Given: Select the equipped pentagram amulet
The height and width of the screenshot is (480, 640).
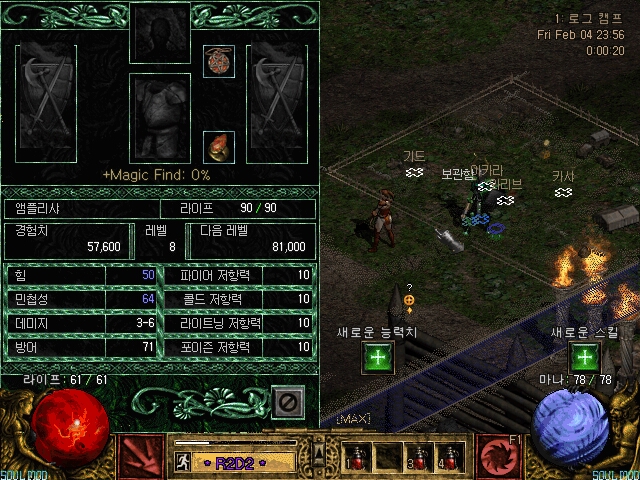Looking at the screenshot, I should 218,60.
